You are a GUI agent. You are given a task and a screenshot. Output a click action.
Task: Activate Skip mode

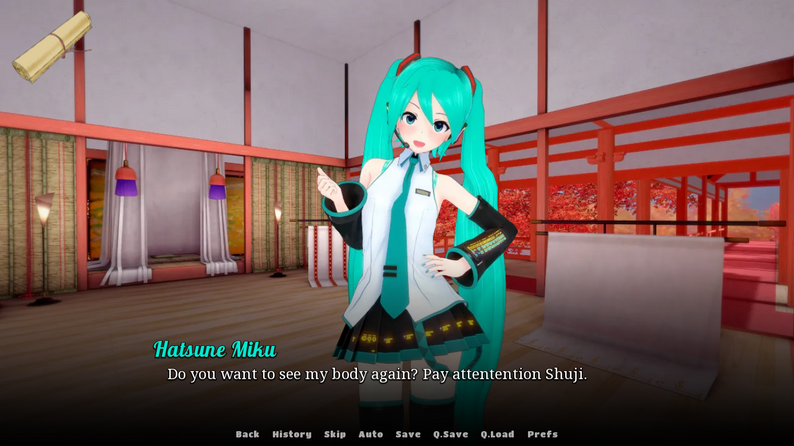335,434
